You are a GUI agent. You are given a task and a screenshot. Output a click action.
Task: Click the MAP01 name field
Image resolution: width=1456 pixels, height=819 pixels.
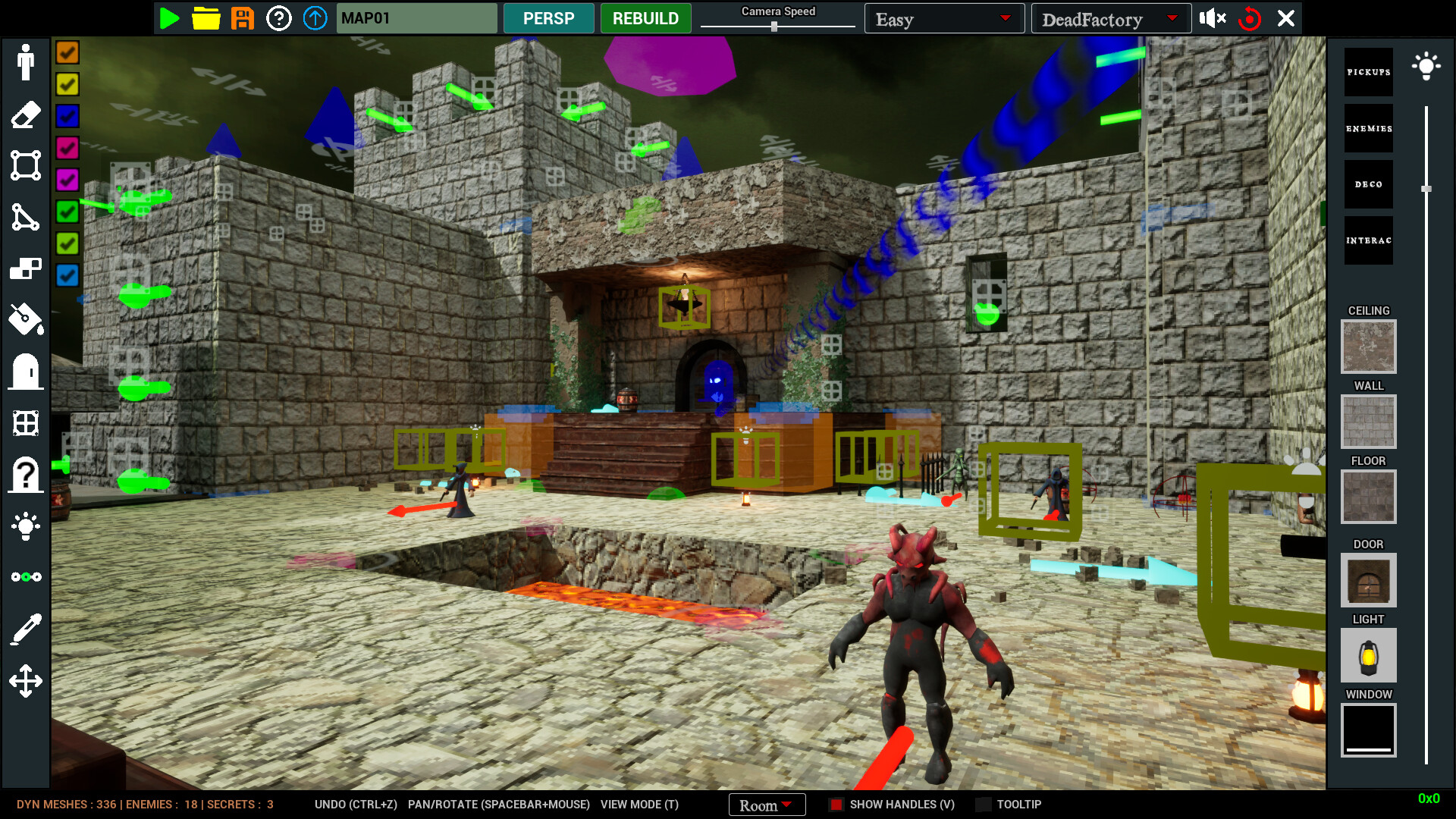pyautogui.click(x=416, y=17)
